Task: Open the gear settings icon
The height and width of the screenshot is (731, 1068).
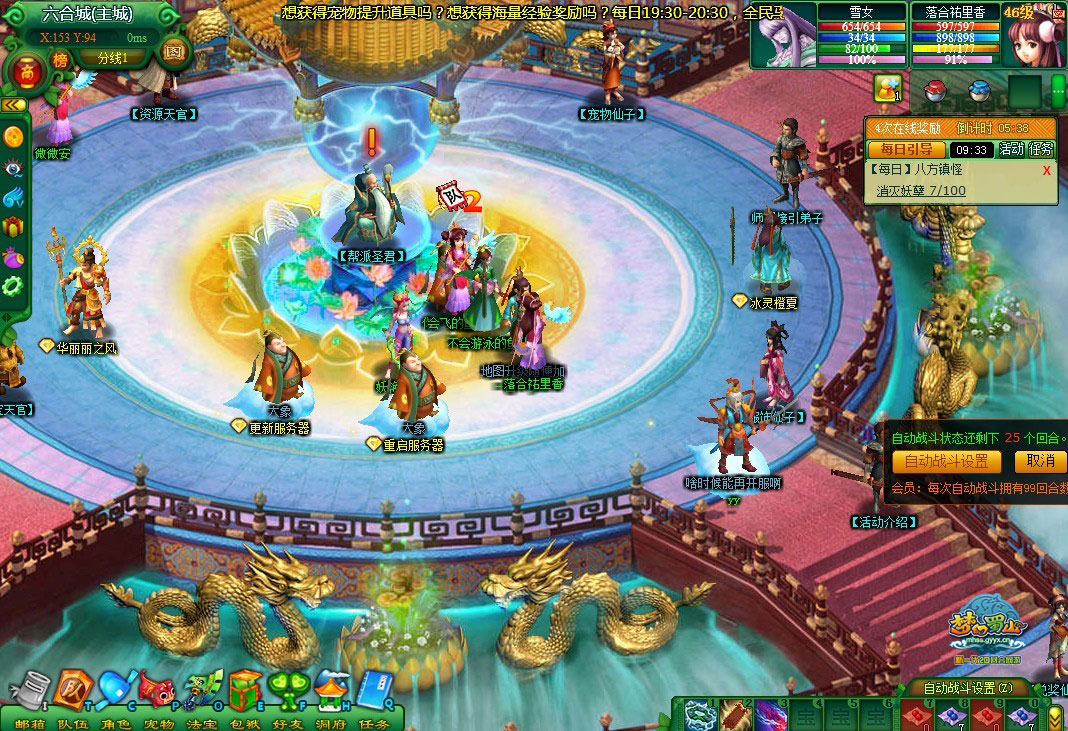Action: (x=13, y=286)
